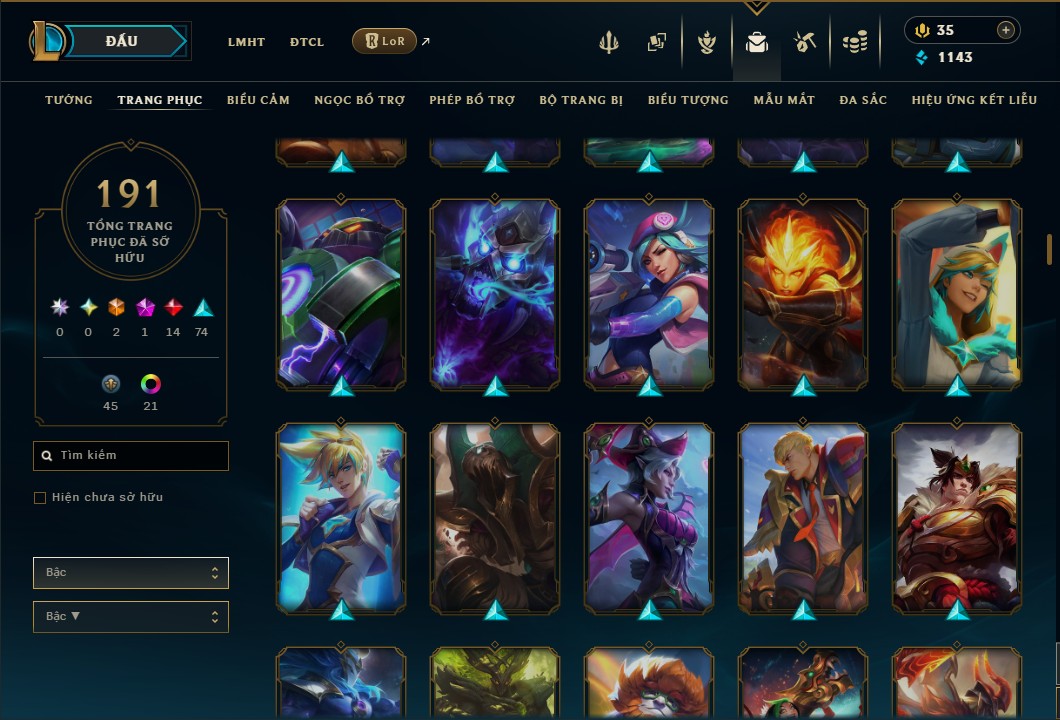This screenshot has height=720, width=1060.
Task: Launch the LoR link button
Action: [385, 41]
